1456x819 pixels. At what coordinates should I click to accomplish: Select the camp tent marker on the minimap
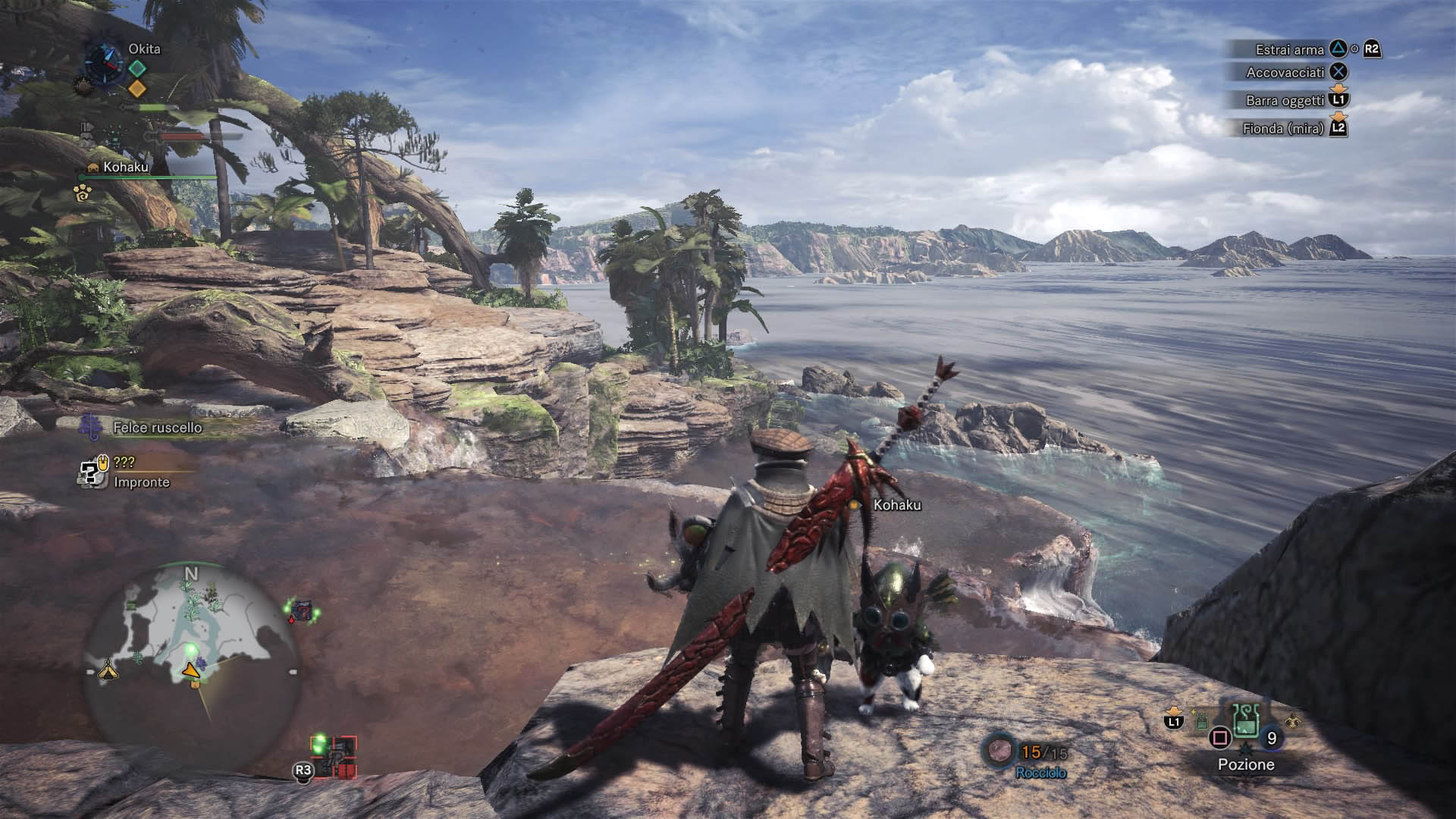[x=108, y=669]
